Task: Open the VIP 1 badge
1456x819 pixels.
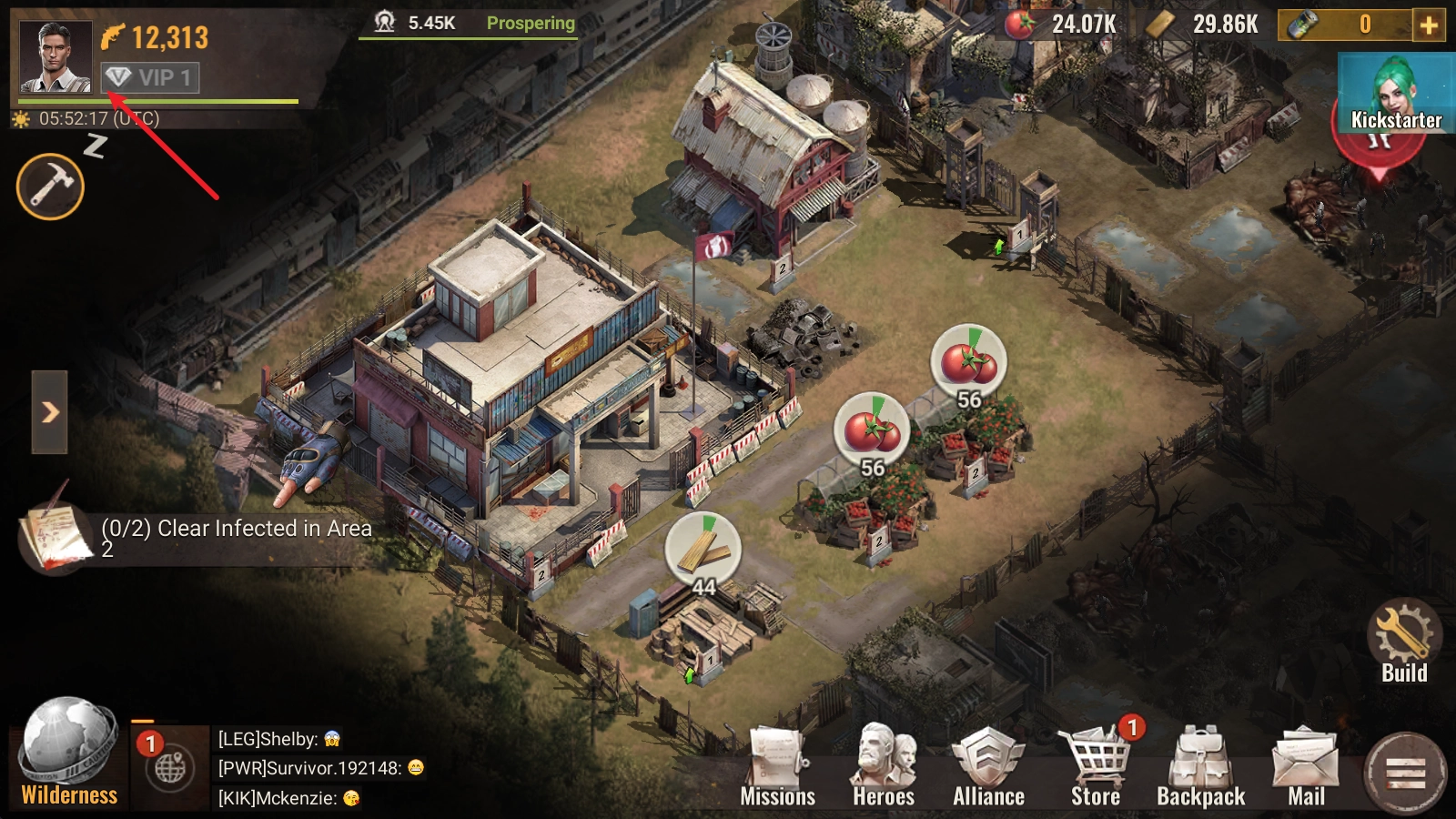Action: (x=150, y=77)
